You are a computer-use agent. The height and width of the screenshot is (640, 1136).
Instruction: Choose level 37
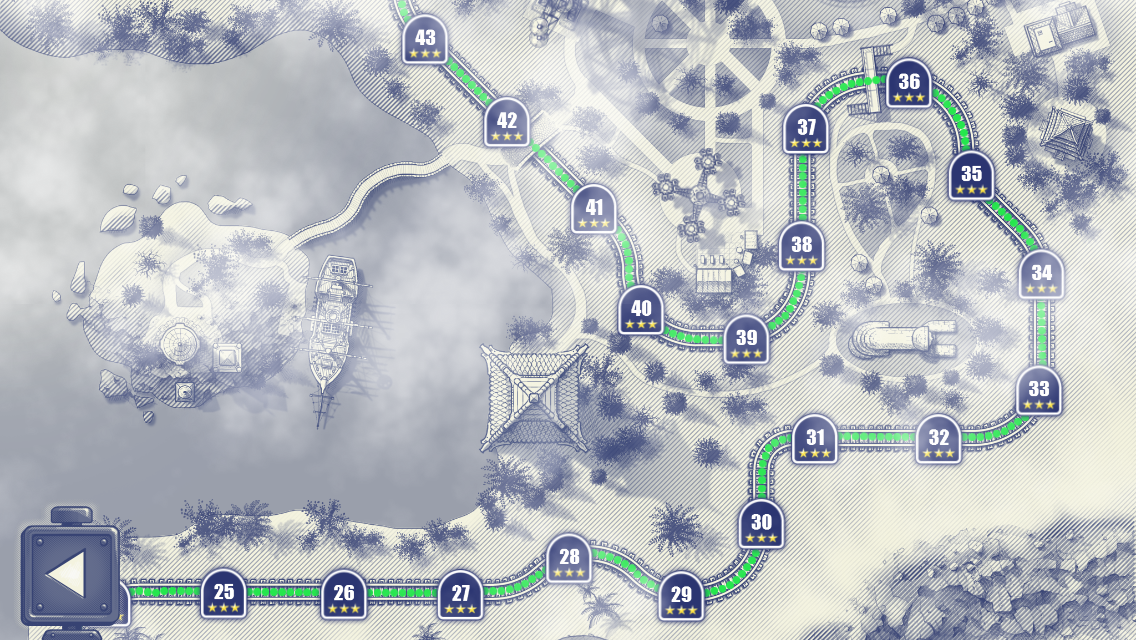(806, 130)
